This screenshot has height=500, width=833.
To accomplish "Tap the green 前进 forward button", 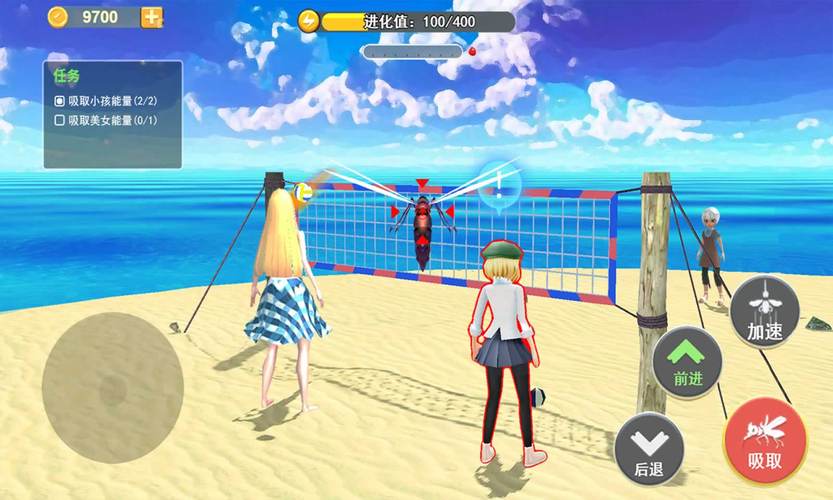I will (x=688, y=361).
